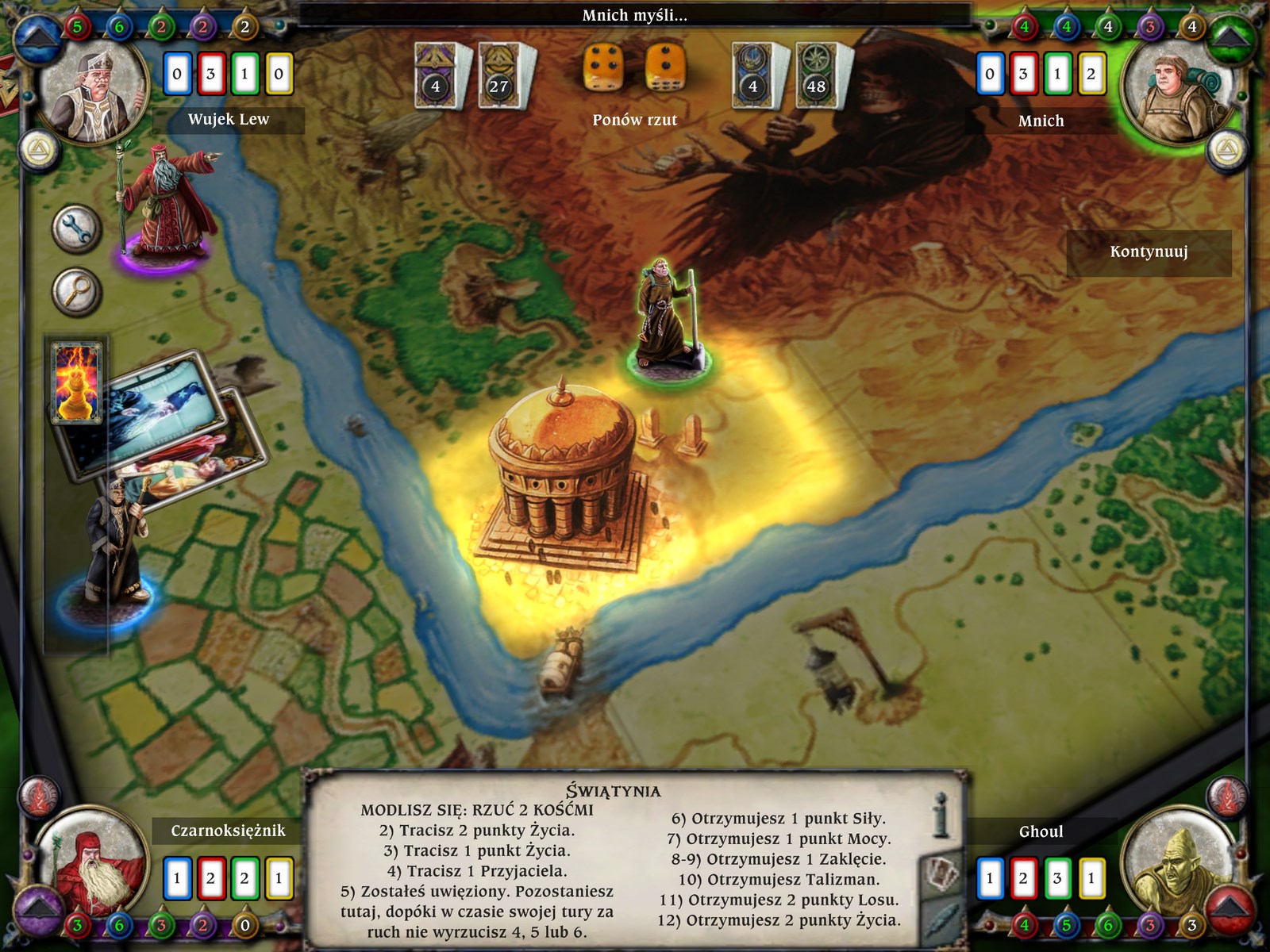Click the talisman triangle icon under Wujek Lew
The width and height of the screenshot is (1270, 952).
(37, 150)
